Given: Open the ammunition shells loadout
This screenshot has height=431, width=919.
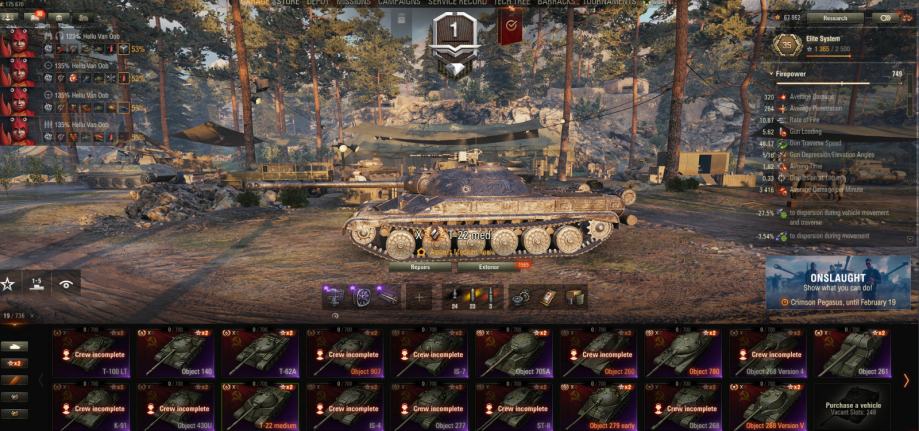Looking at the screenshot, I should tap(471, 297).
